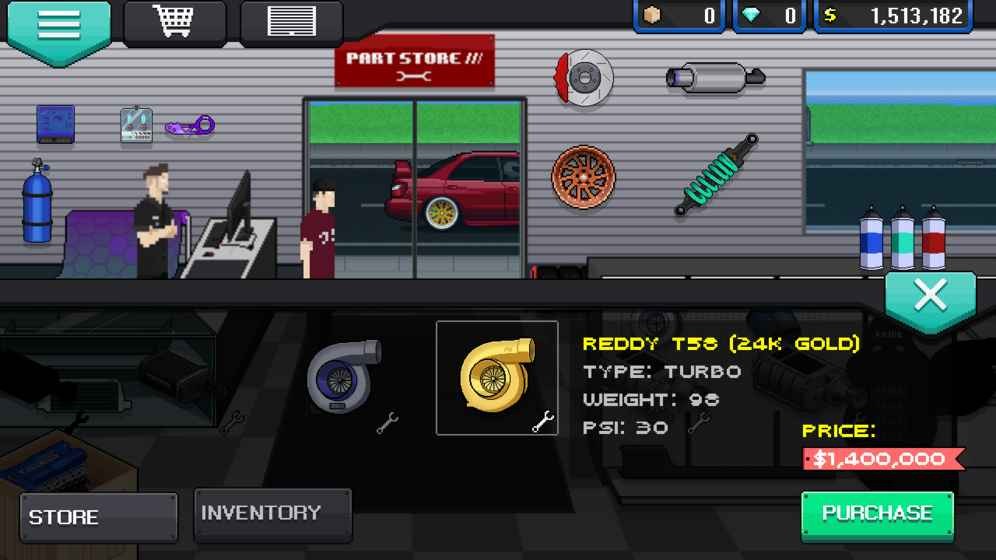This screenshot has height=560, width=996.
Task: Select the 24K gold turbo
Action: (497, 377)
